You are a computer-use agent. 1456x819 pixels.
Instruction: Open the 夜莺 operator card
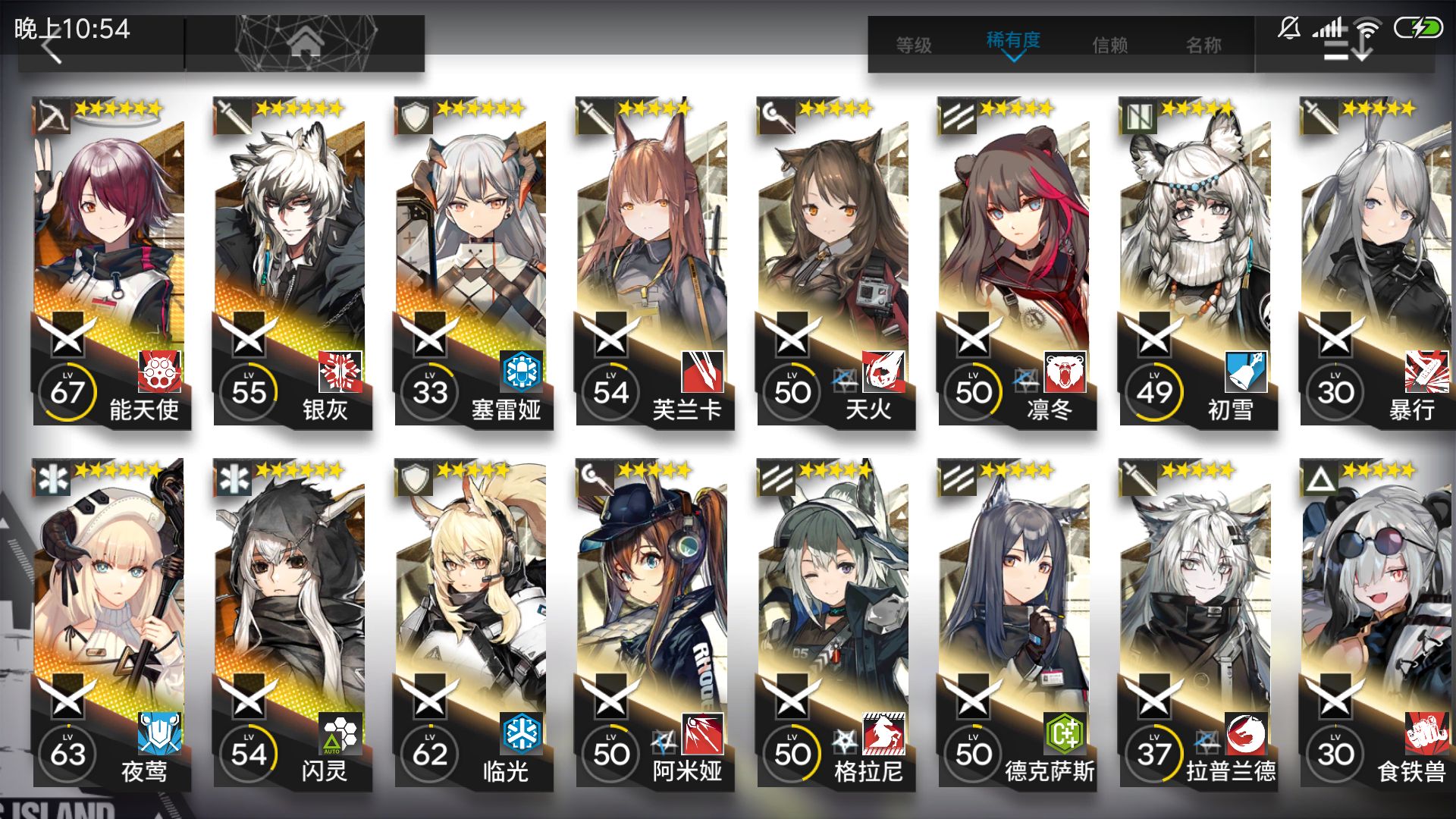click(110, 623)
